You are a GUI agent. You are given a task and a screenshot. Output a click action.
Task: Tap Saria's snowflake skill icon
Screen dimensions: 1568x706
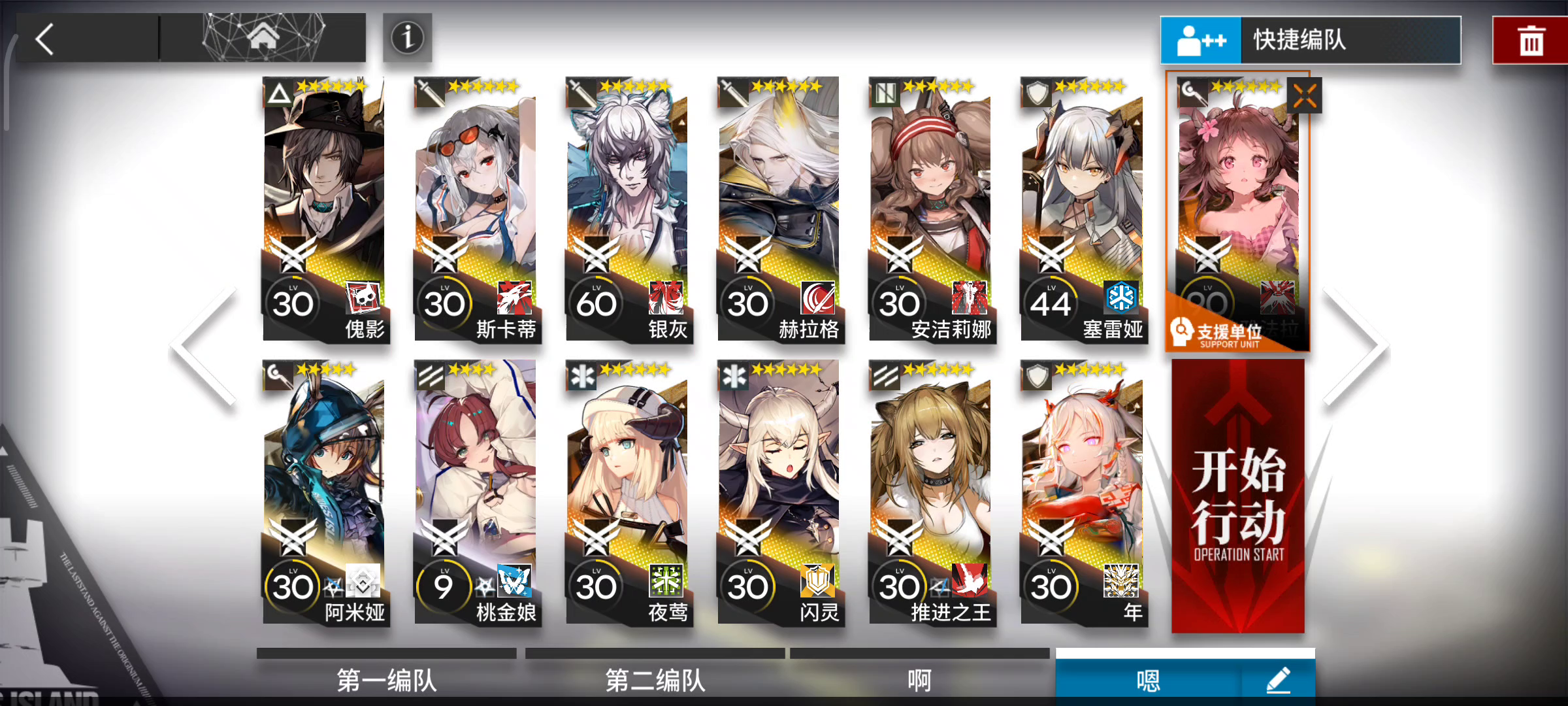[1120, 297]
